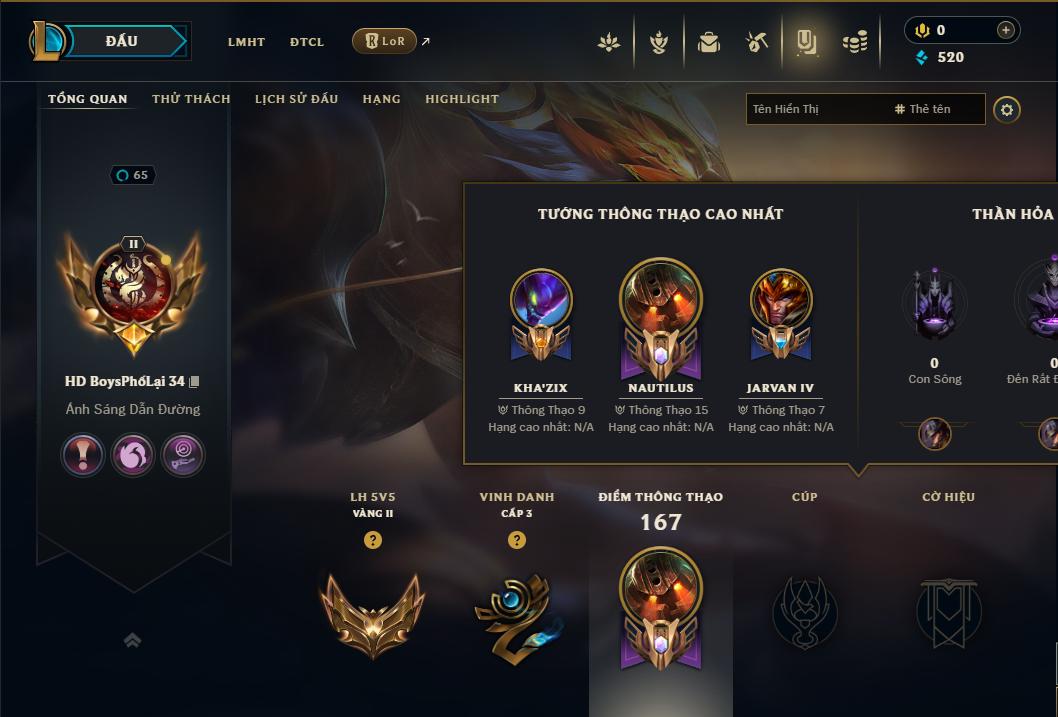
Task: Switch to the Thử Thách tab
Action: pos(191,99)
